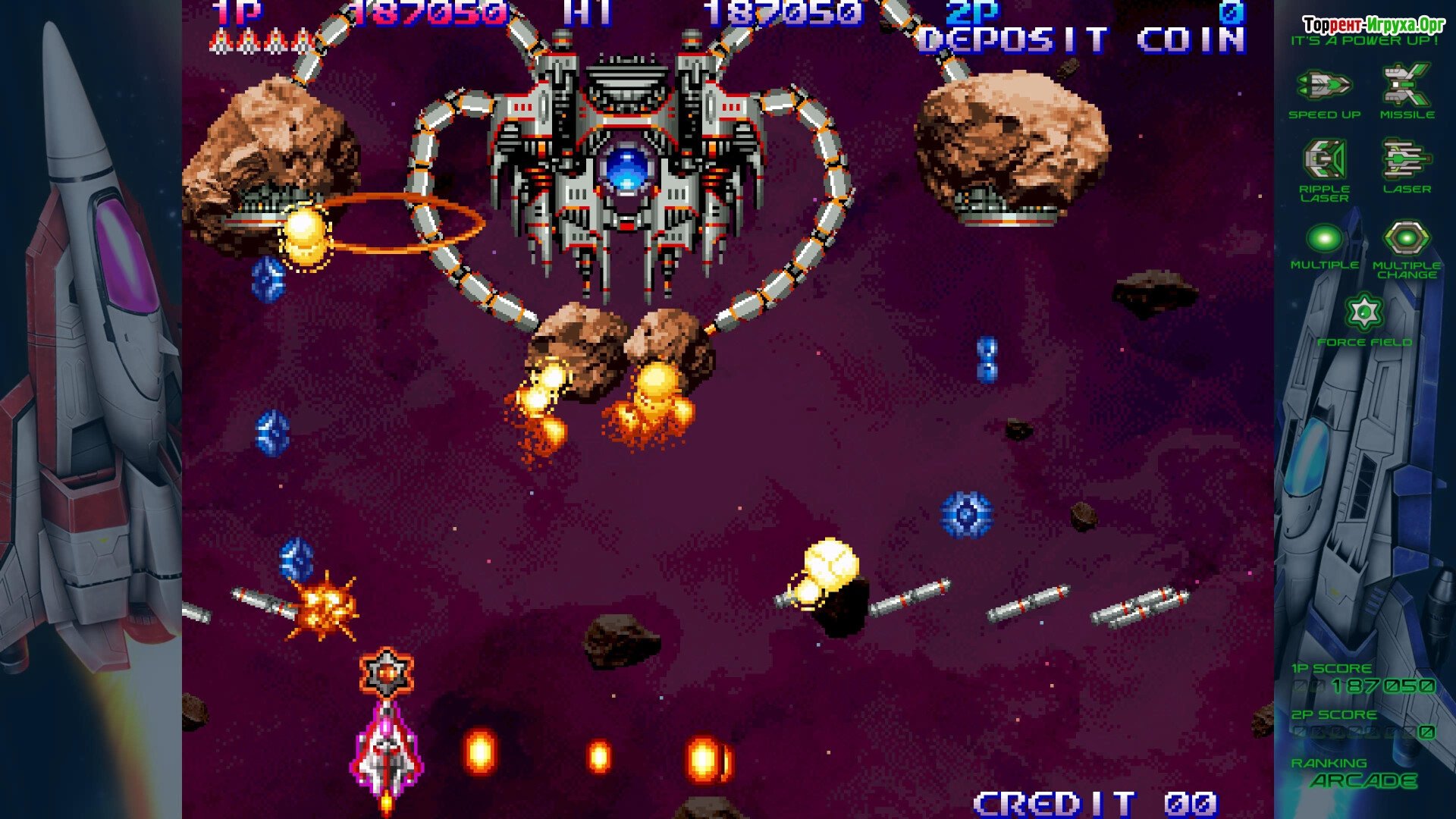The height and width of the screenshot is (819, 1456).
Task: Select the Speed Up power-up icon
Action: 1324,86
